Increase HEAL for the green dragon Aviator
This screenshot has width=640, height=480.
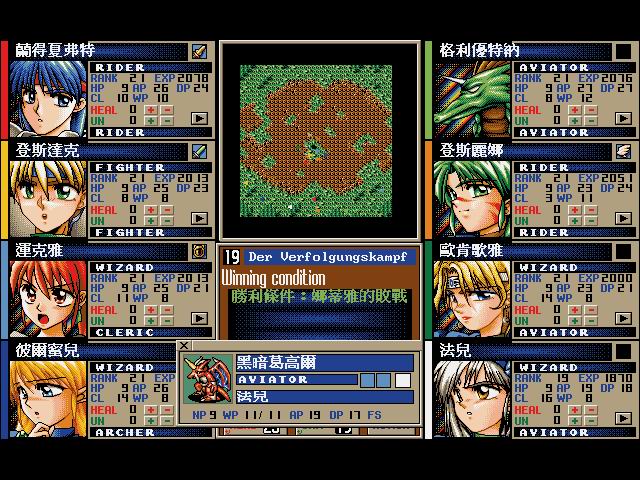click(x=575, y=110)
